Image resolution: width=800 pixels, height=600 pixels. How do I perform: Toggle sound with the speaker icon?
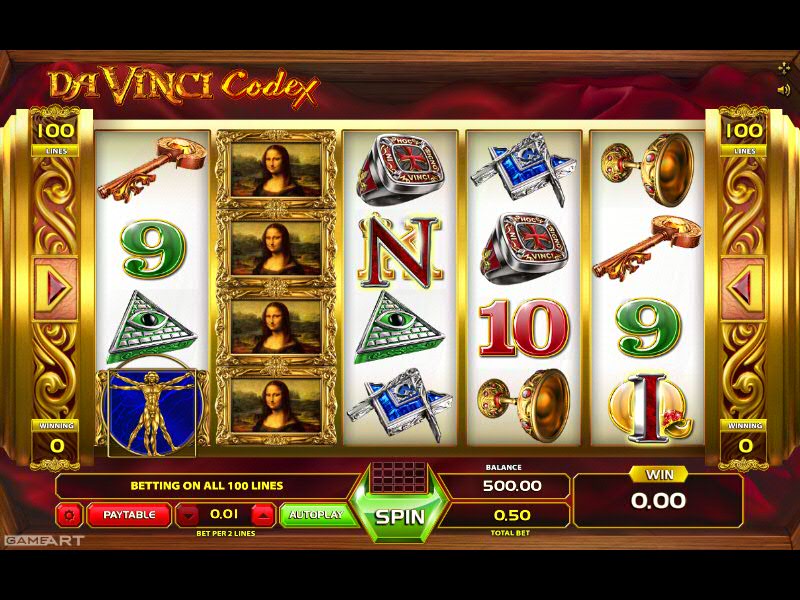(x=783, y=89)
